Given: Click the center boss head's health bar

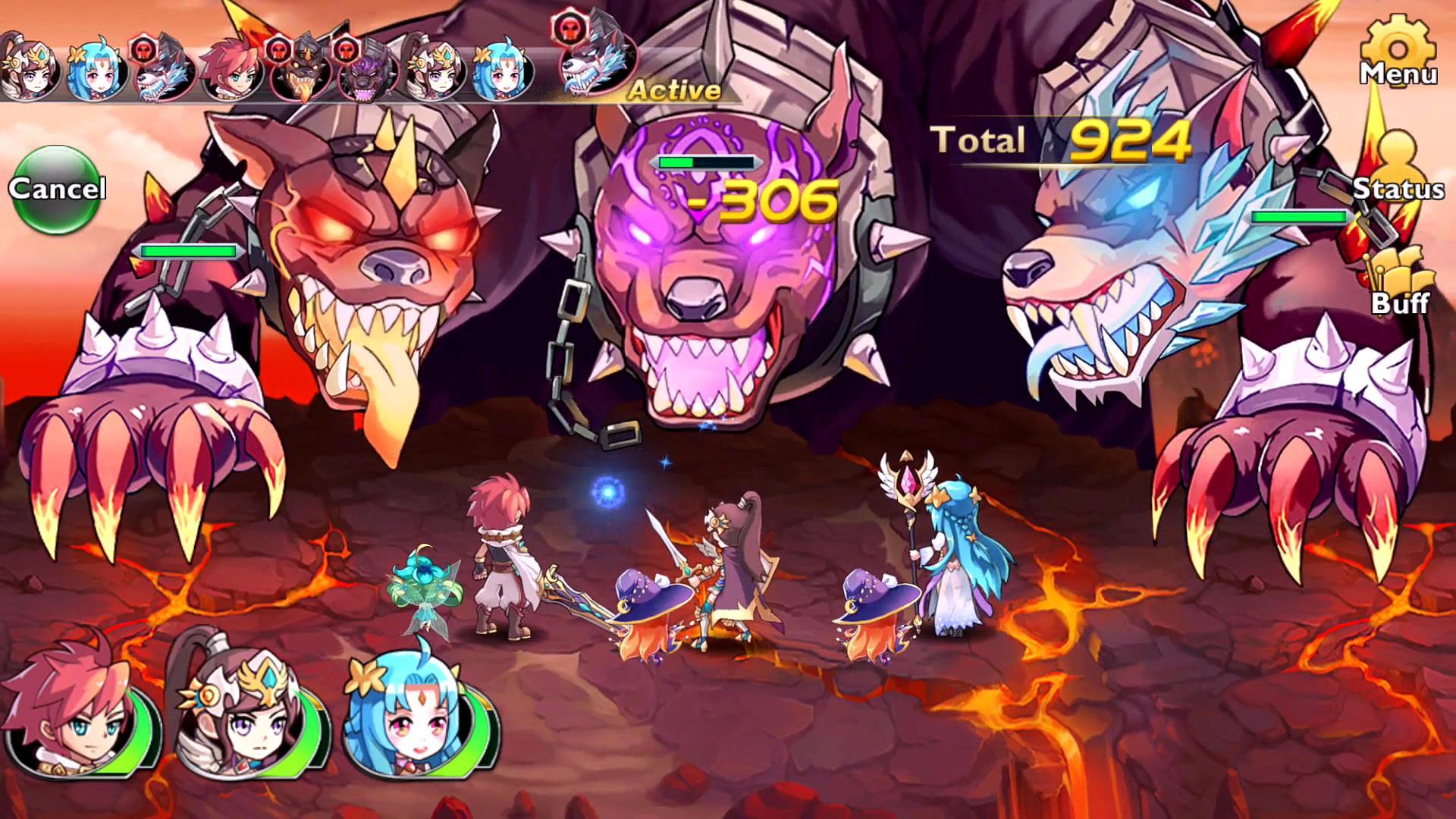Looking at the screenshot, I should pos(707,162).
